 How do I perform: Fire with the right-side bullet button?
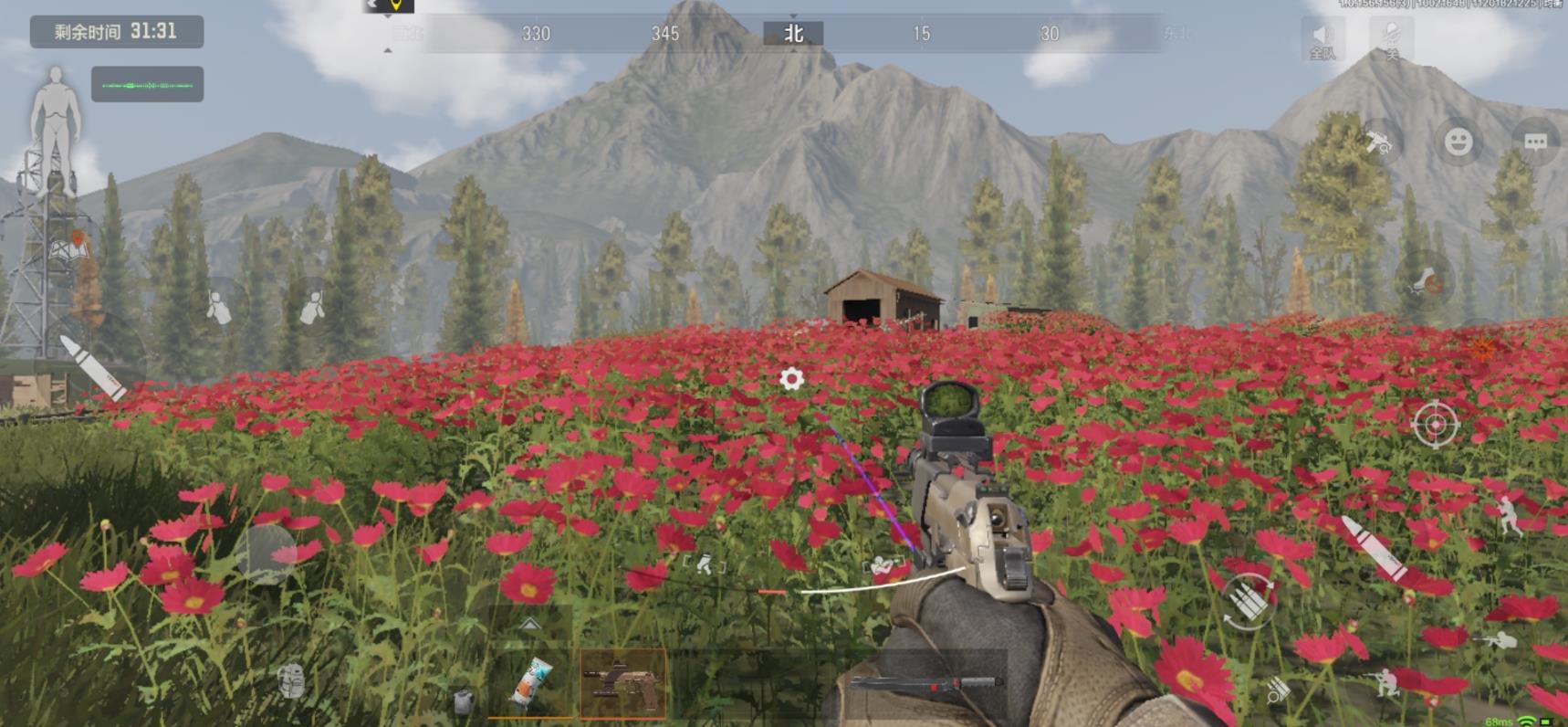pyautogui.click(x=1375, y=546)
